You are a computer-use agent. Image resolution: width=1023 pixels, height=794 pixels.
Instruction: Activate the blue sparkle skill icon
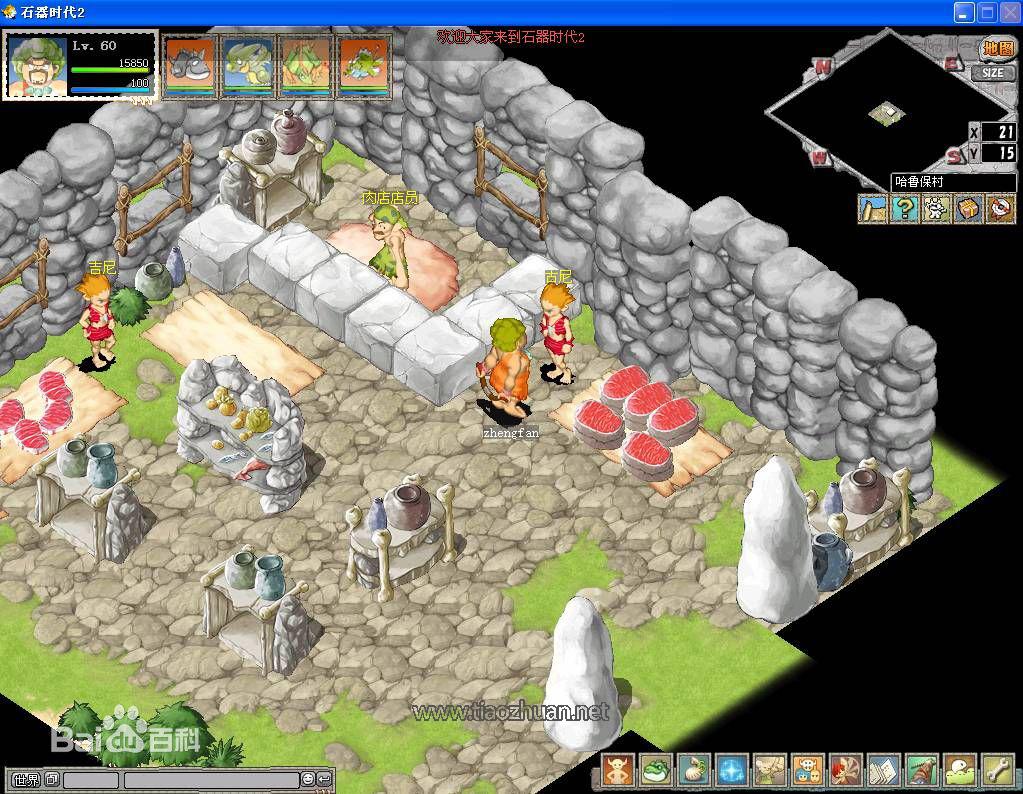pyautogui.click(x=732, y=771)
